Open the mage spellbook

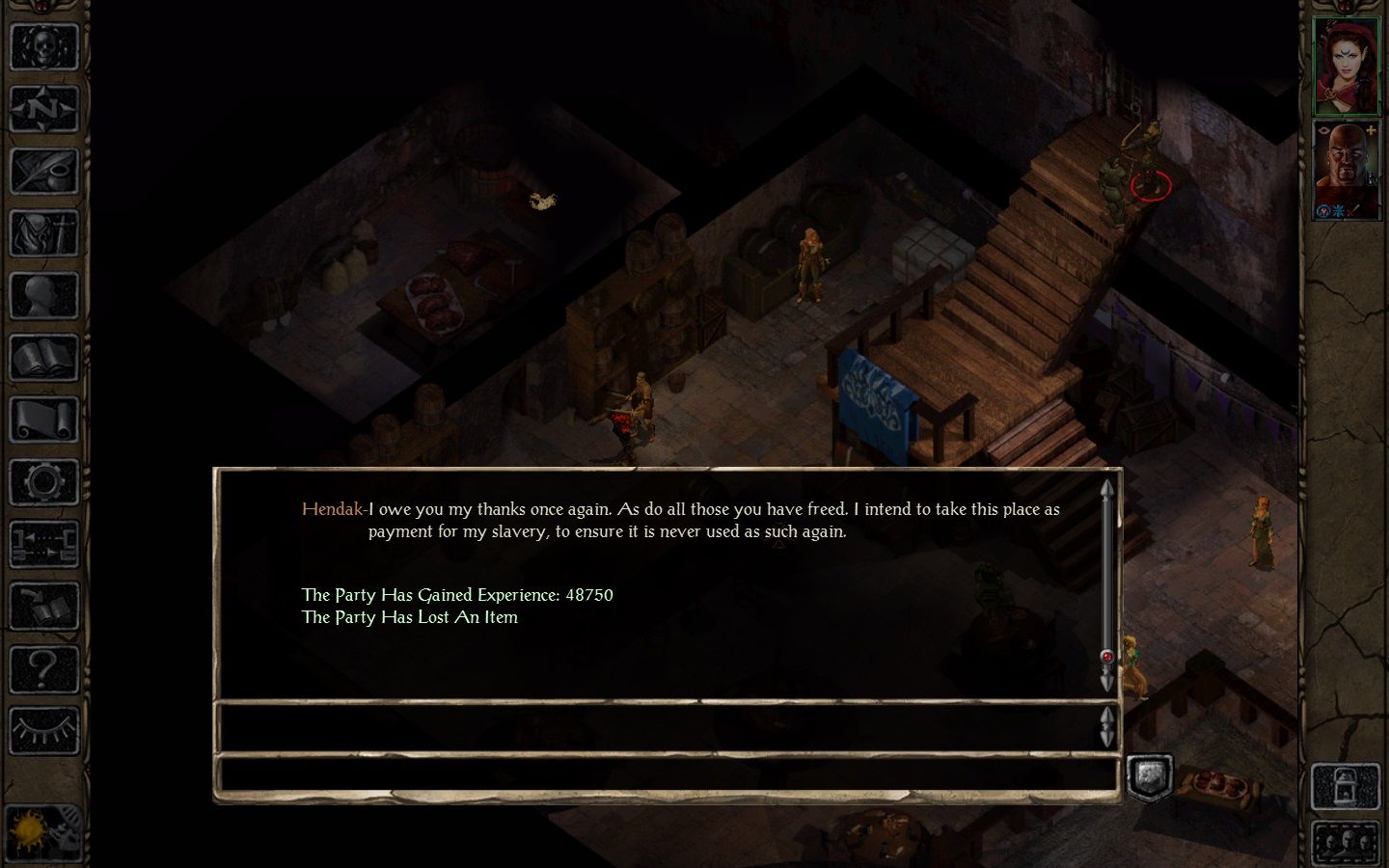[x=43, y=359]
